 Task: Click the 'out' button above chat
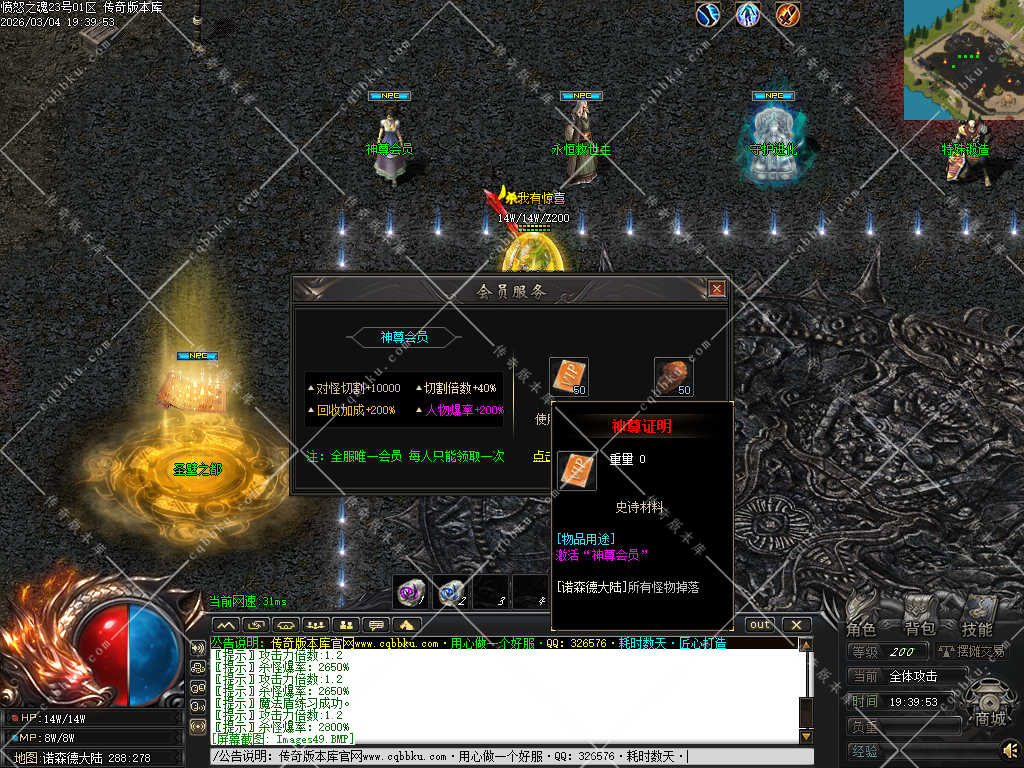tap(761, 625)
